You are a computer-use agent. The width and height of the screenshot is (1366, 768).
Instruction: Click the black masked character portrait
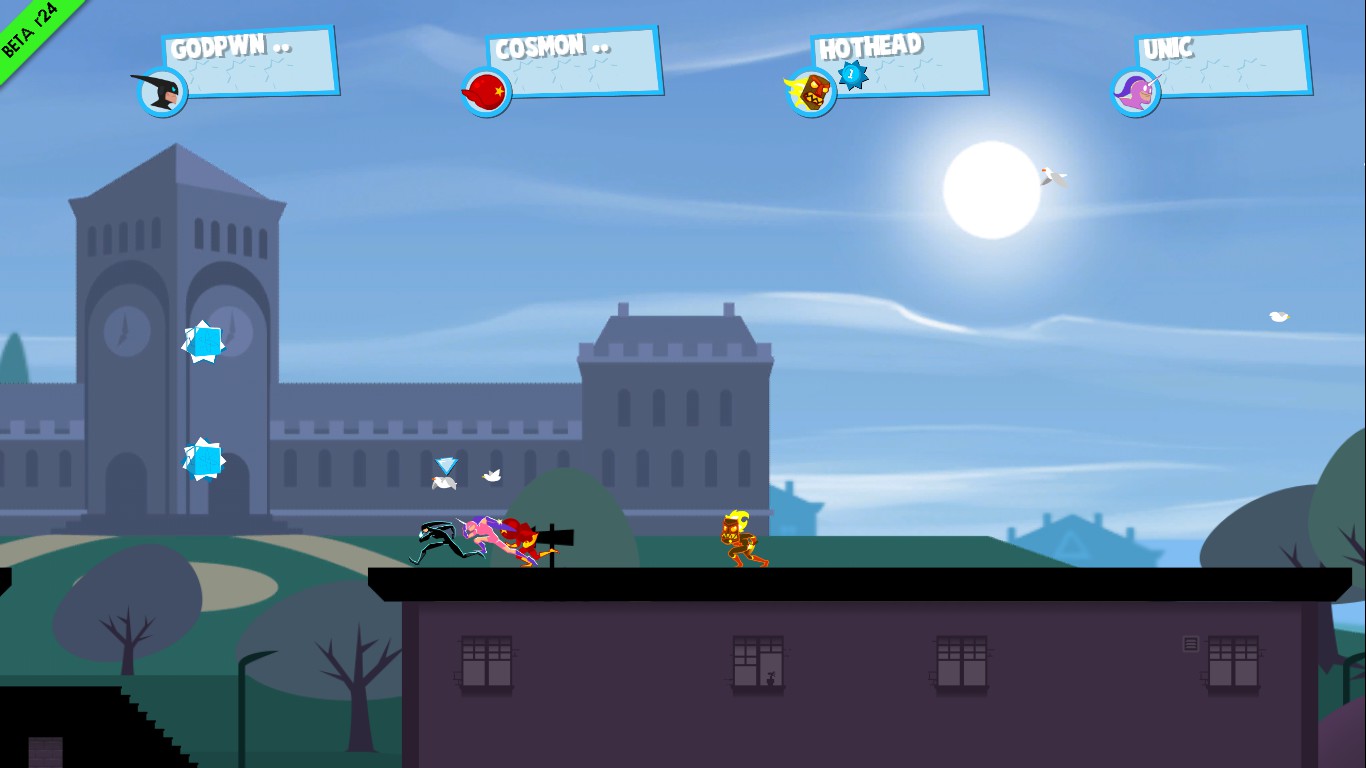tap(162, 92)
